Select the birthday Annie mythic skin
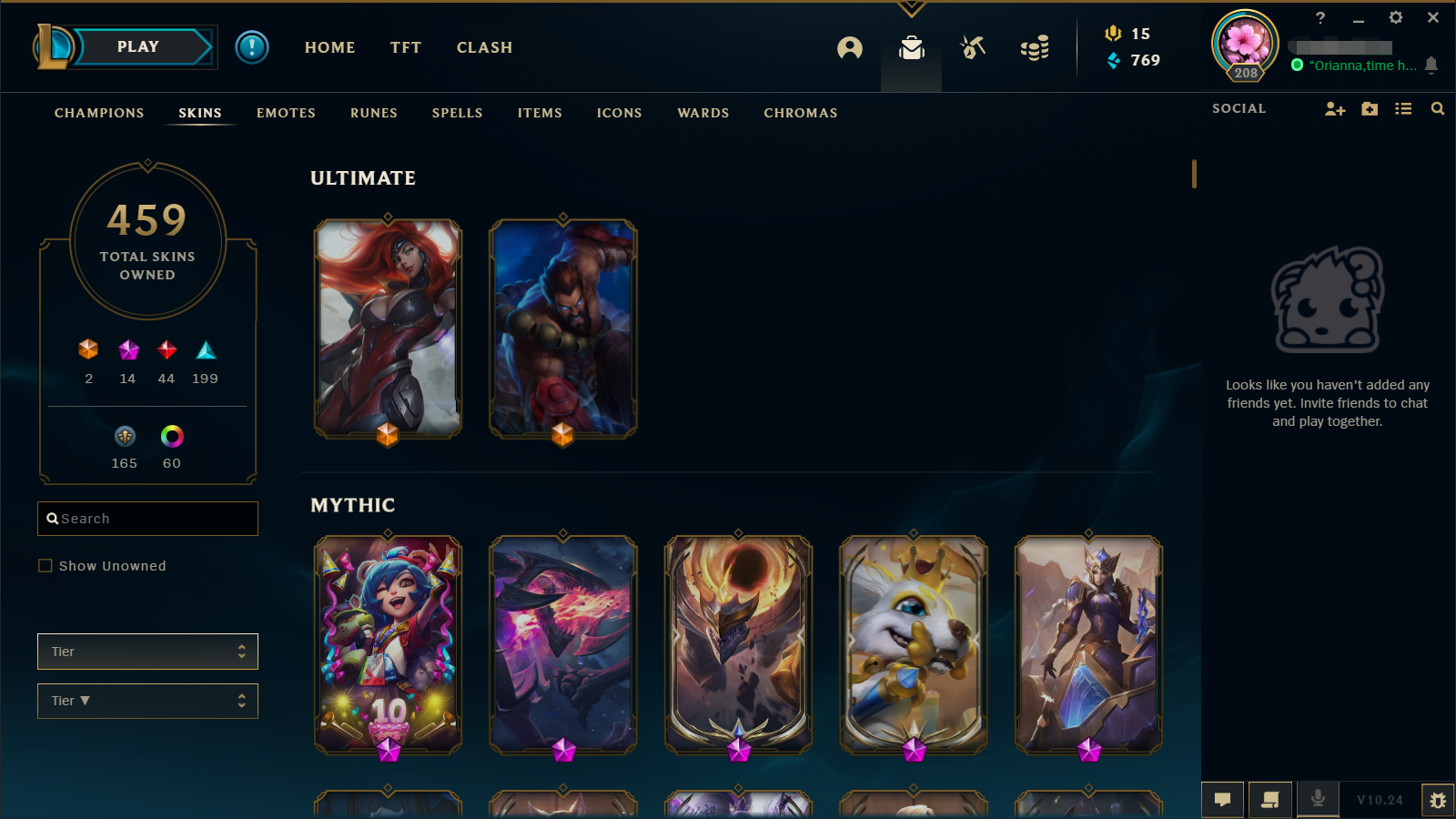The width and height of the screenshot is (1456, 819). [x=388, y=644]
